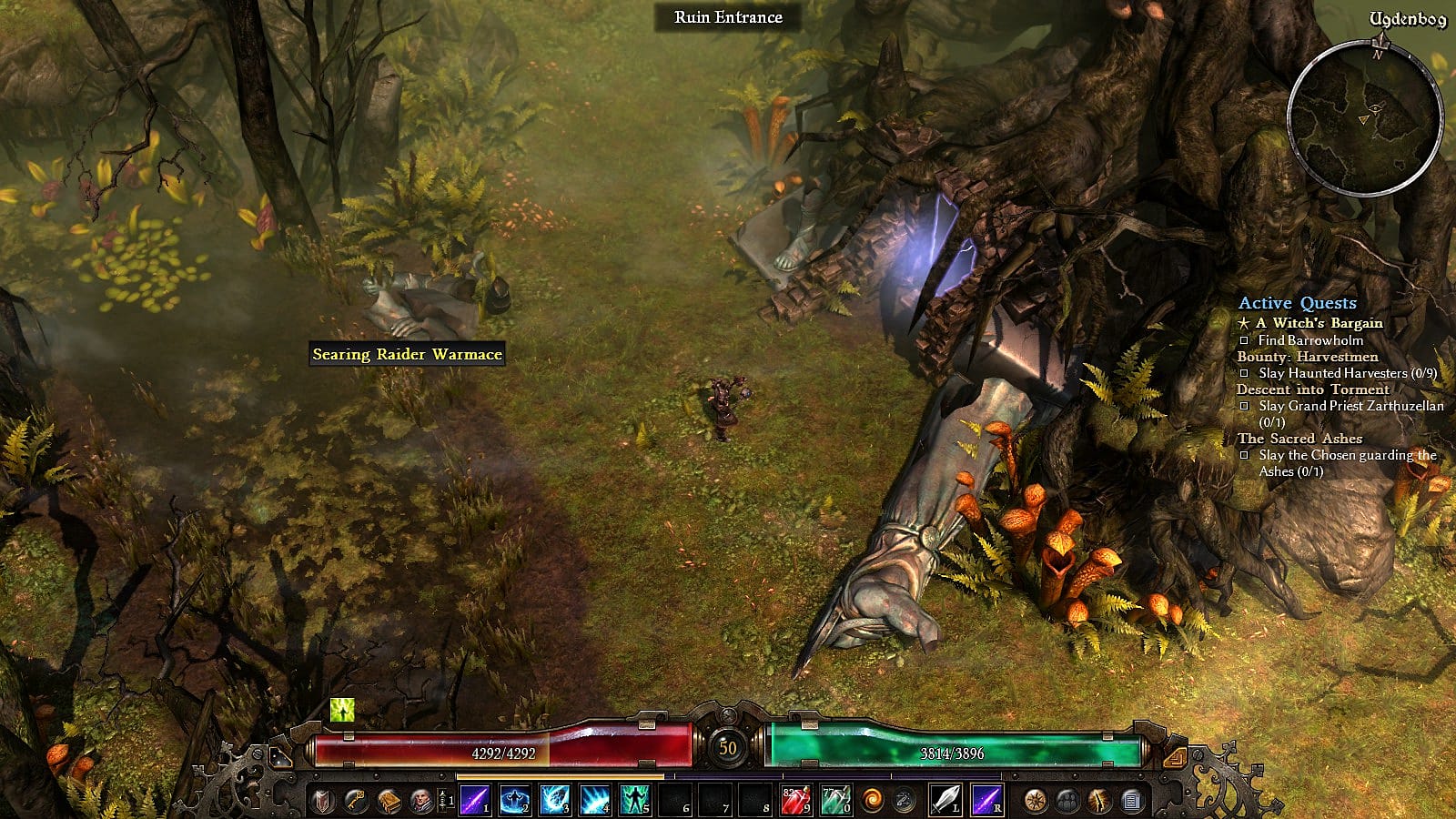The height and width of the screenshot is (819, 1456).
Task: Select the A Witch's Bargain quest entry
Action: 1319,323
